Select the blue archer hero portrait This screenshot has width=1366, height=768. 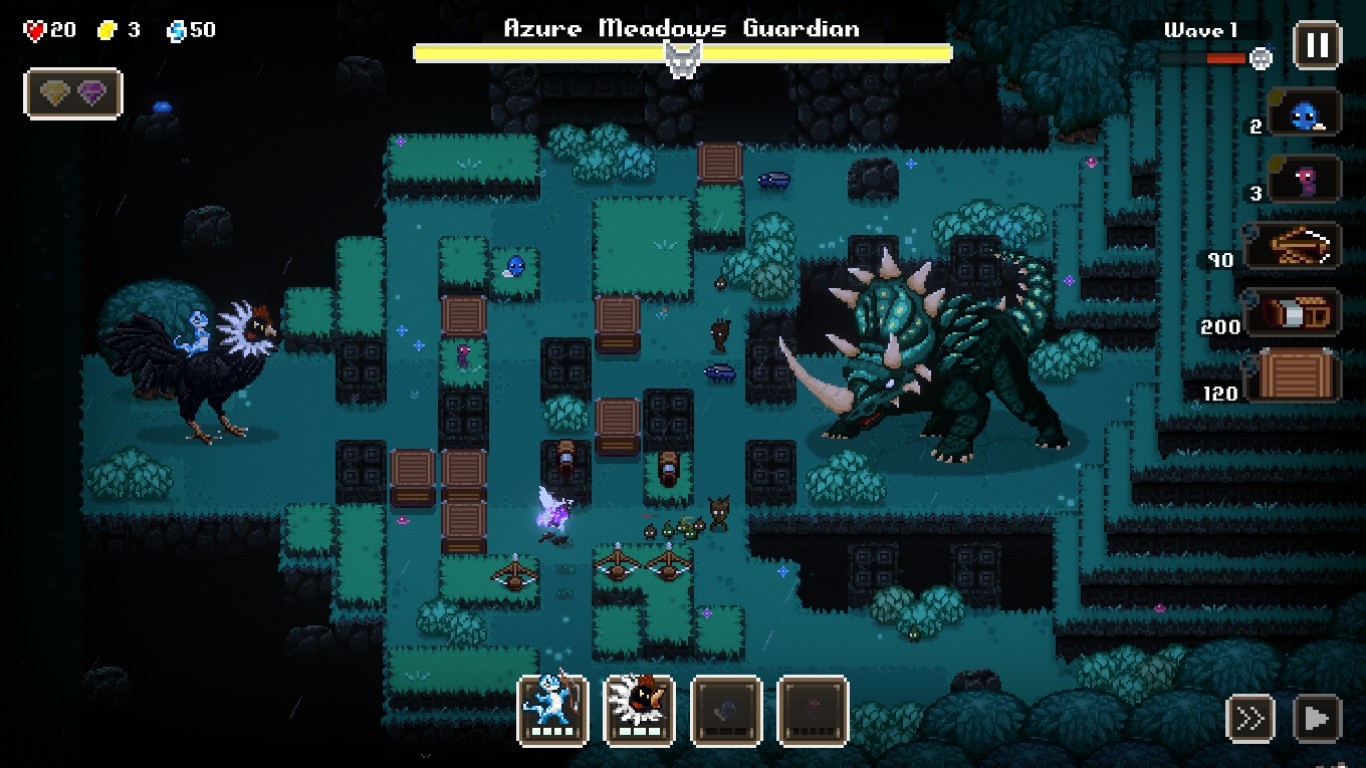[552, 711]
